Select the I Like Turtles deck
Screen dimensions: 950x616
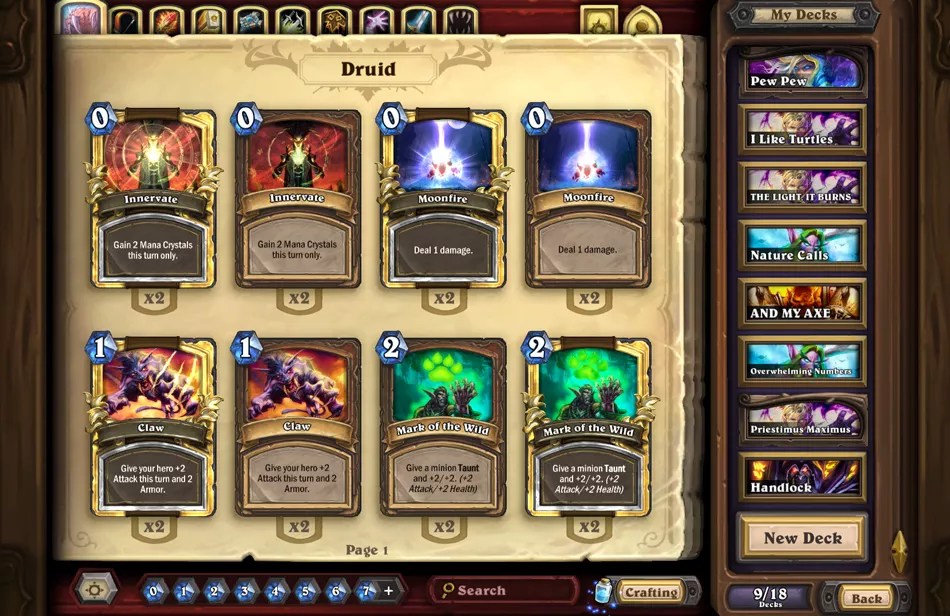click(802, 130)
